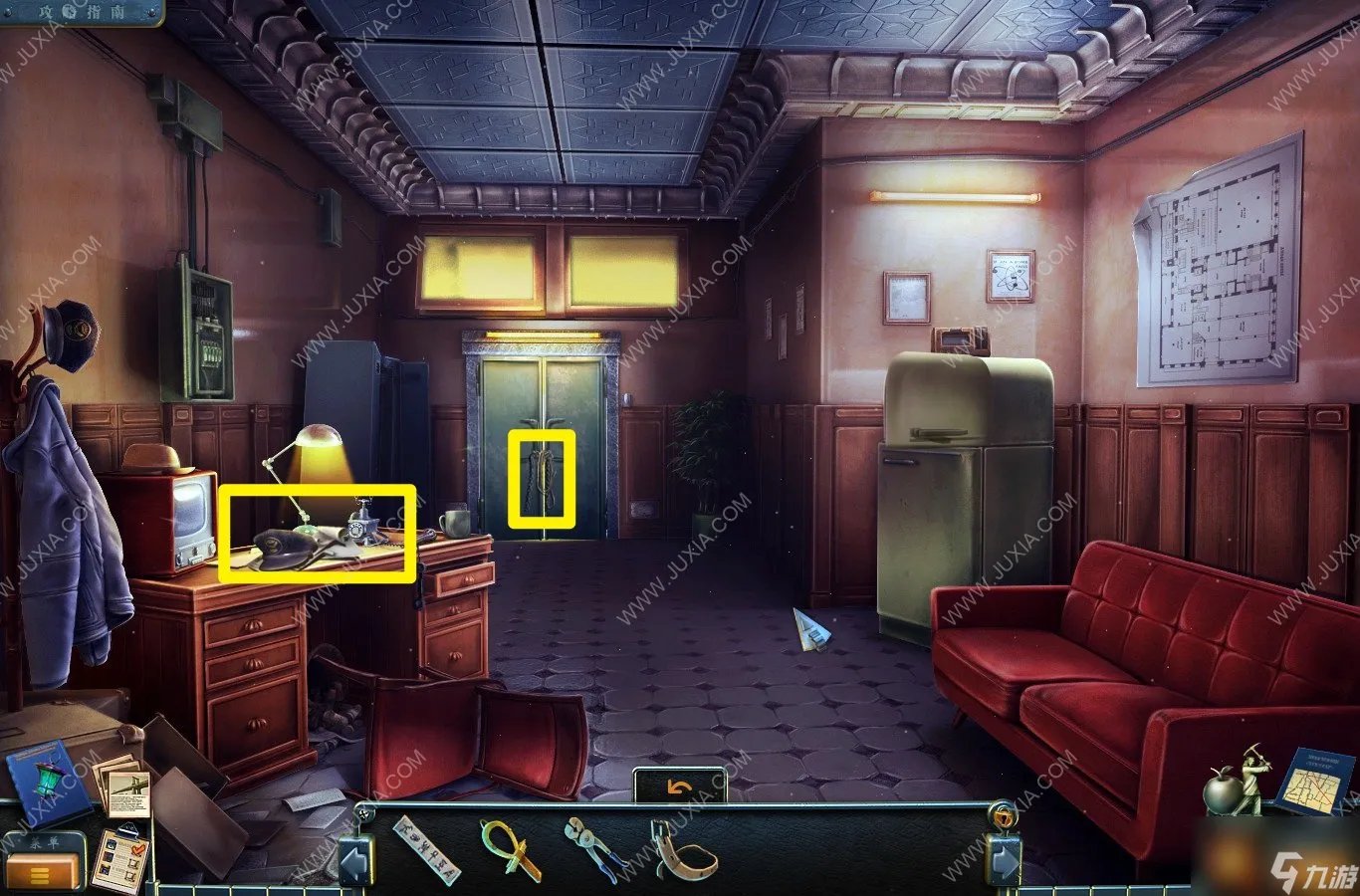Select the yellow ribbon item in inventory

(x=509, y=847)
